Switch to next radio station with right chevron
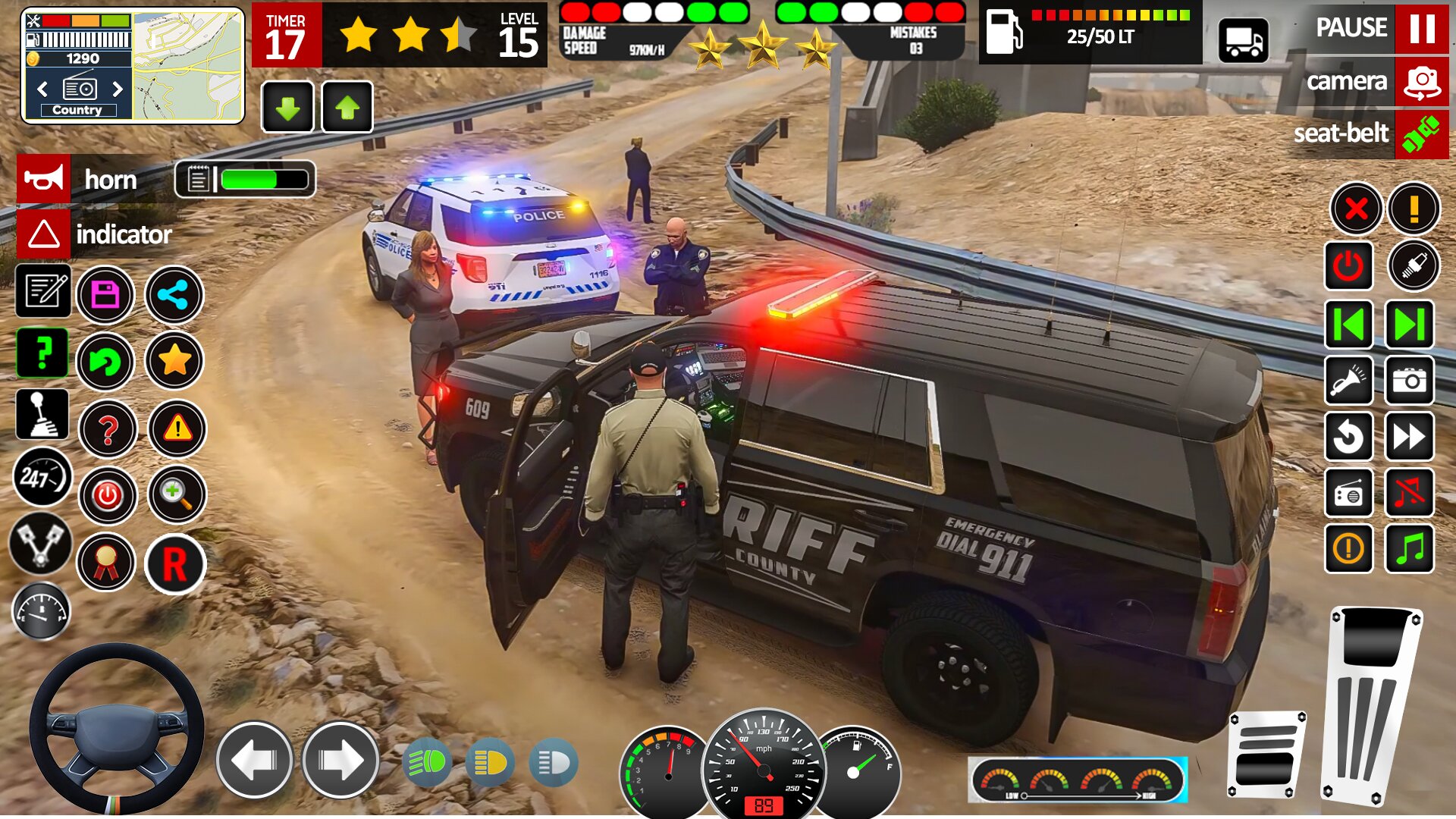This screenshot has width=1456, height=819. 118,89
